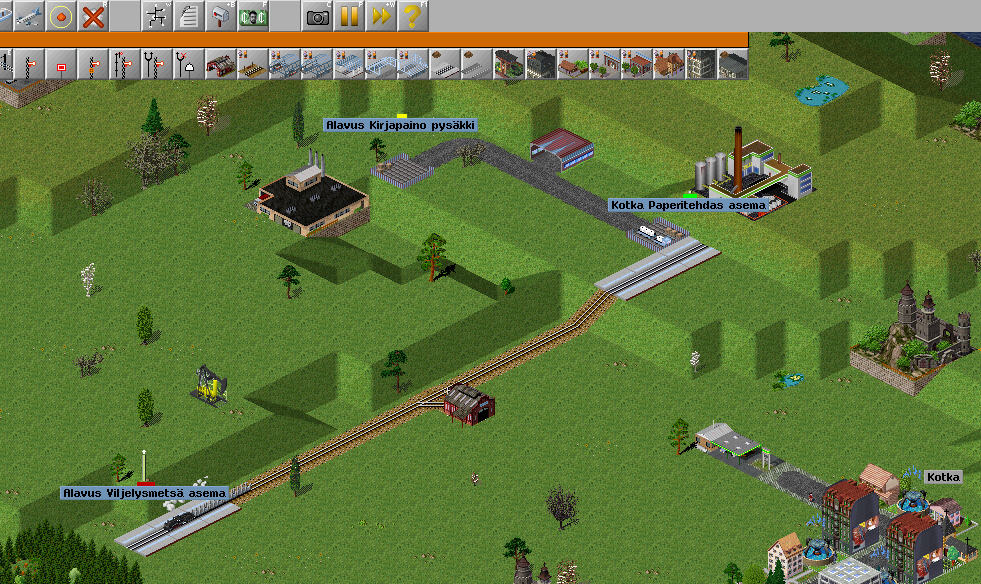Select the tall dark multi-story station building
This screenshot has height=584, width=981.
(701, 65)
